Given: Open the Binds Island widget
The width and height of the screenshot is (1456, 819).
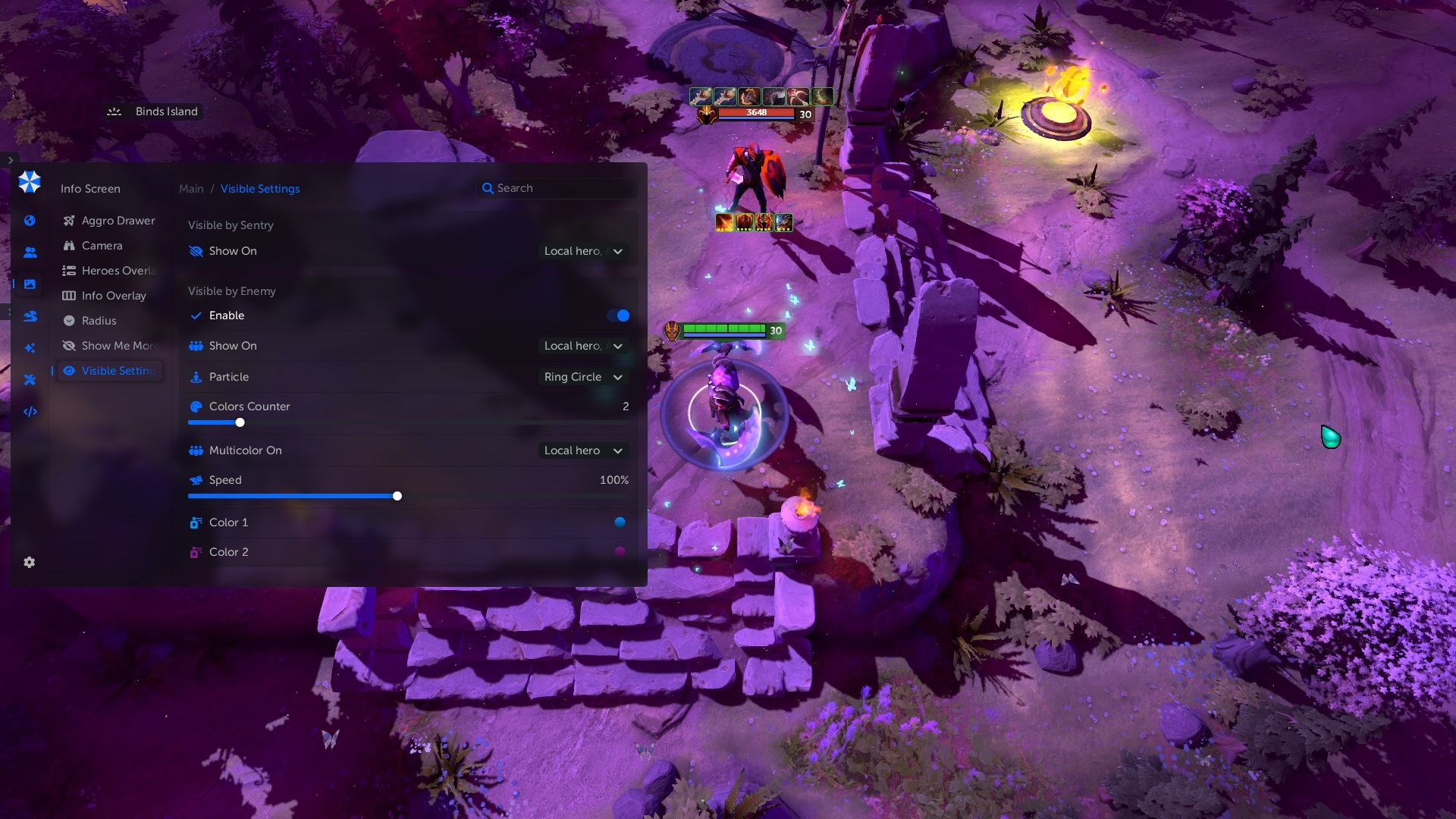Looking at the screenshot, I should (x=154, y=111).
